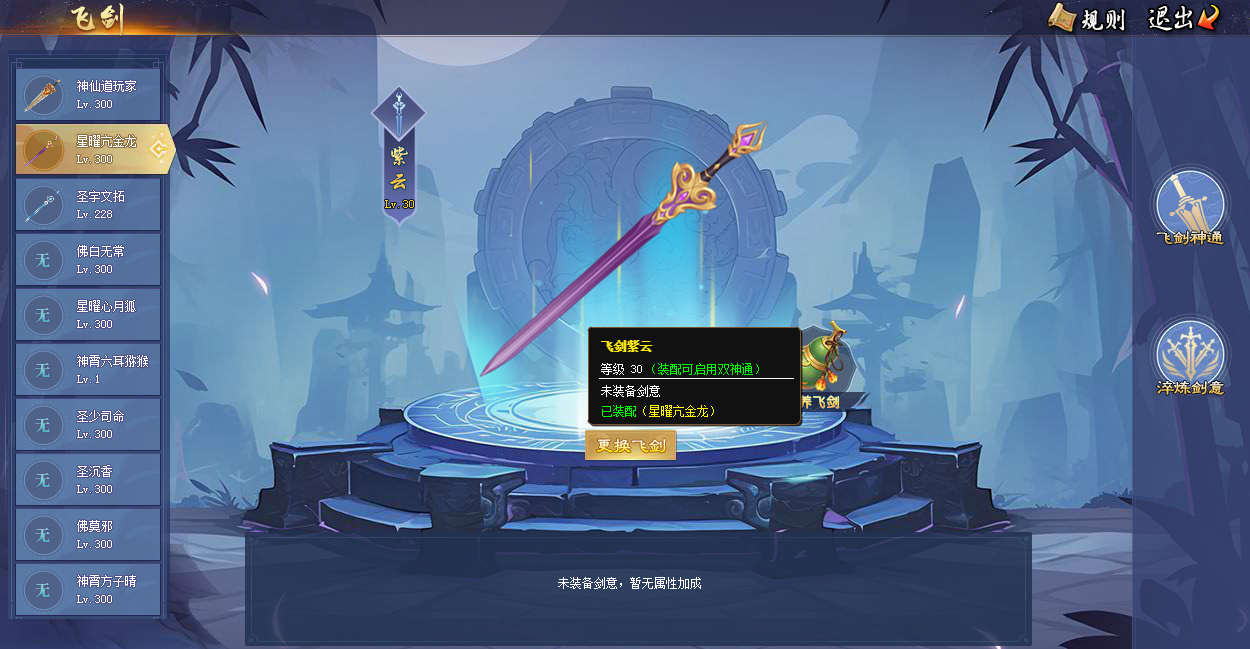Select 神仙道玩家 in the character list
This screenshot has height=649, width=1250.
click(x=88, y=95)
